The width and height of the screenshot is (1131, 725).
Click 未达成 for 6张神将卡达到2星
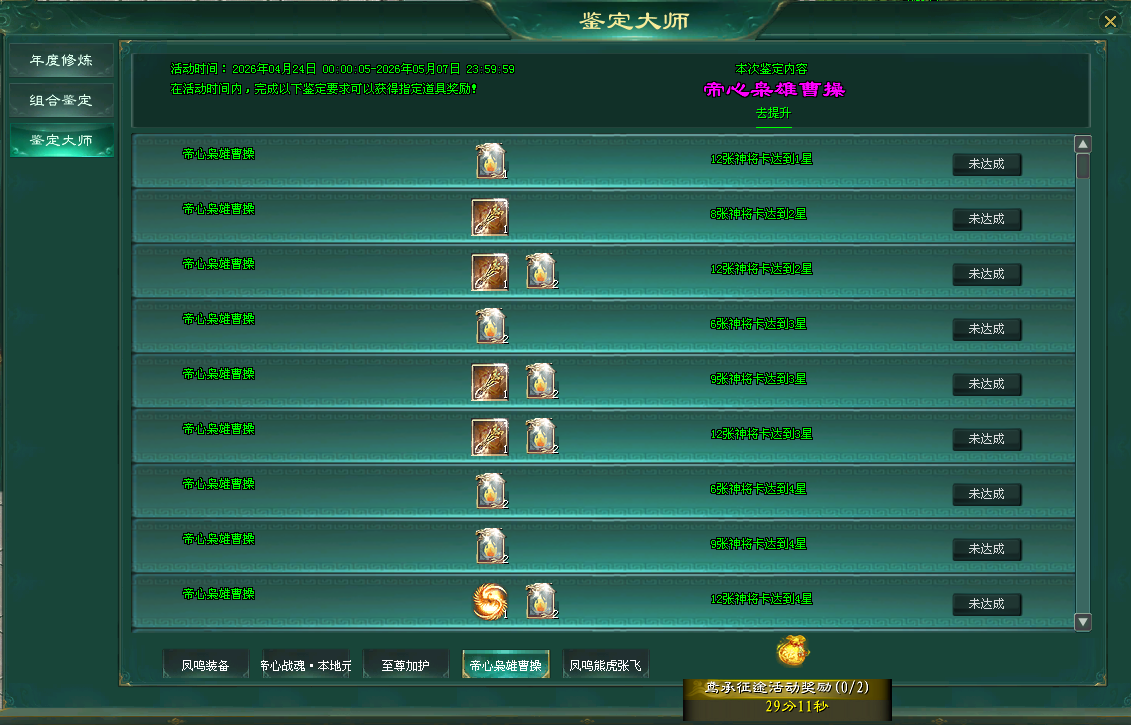(986, 219)
